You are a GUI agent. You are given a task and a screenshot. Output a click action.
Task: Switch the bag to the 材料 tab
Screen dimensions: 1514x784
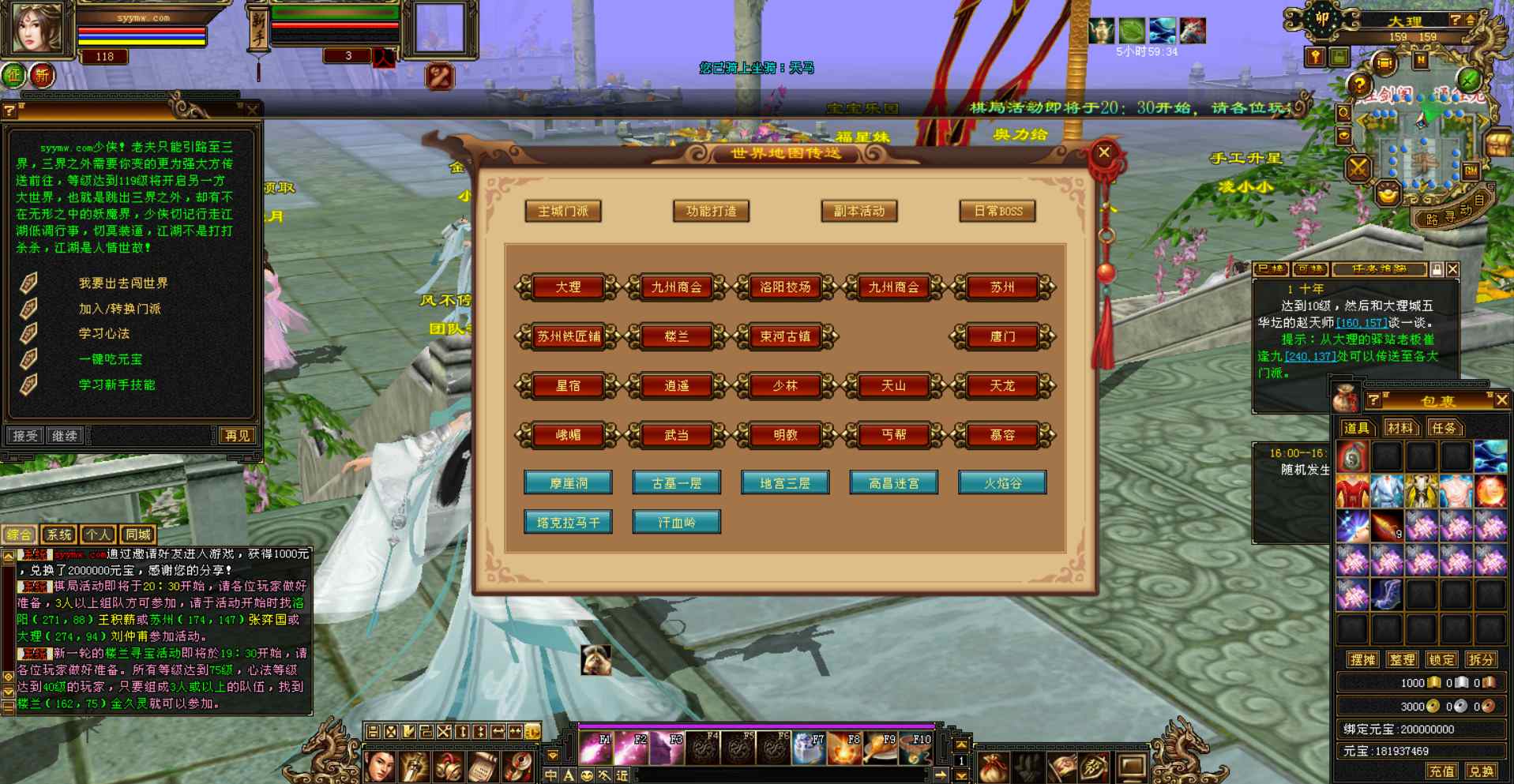1399,428
